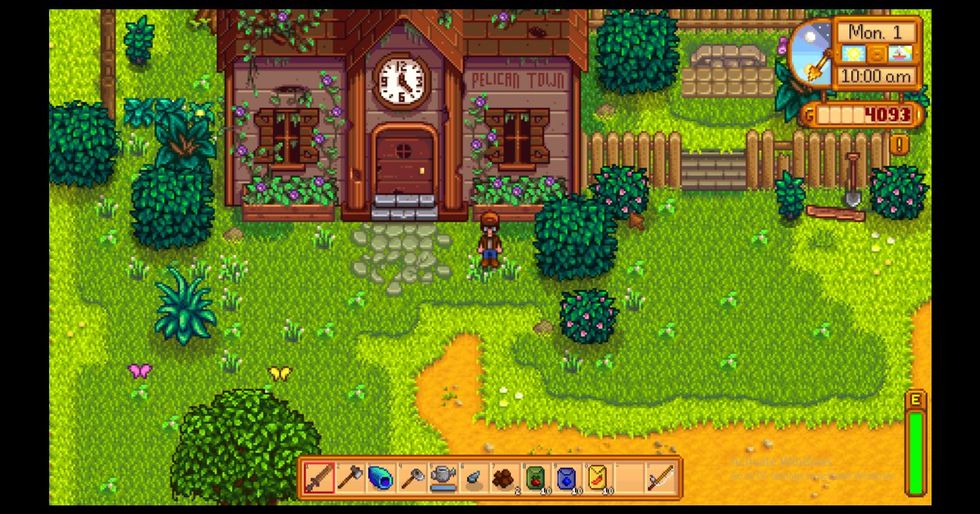Viewport: 980px width, 514px height.
Task: Open the journal with the exclamation mark icon
Action: coord(898,144)
